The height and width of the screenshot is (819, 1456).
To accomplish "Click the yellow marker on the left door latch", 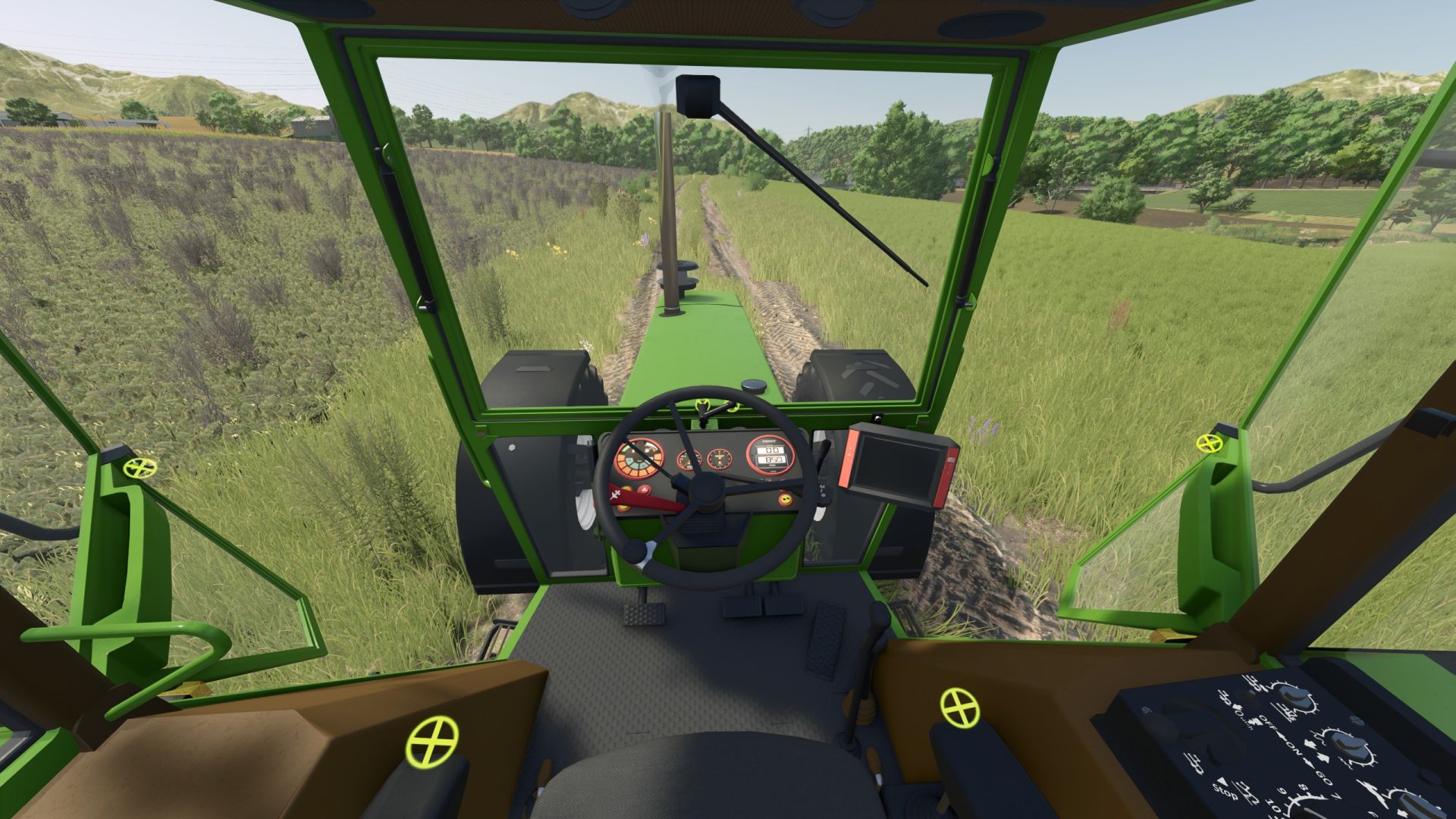I will [x=140, y=467].
